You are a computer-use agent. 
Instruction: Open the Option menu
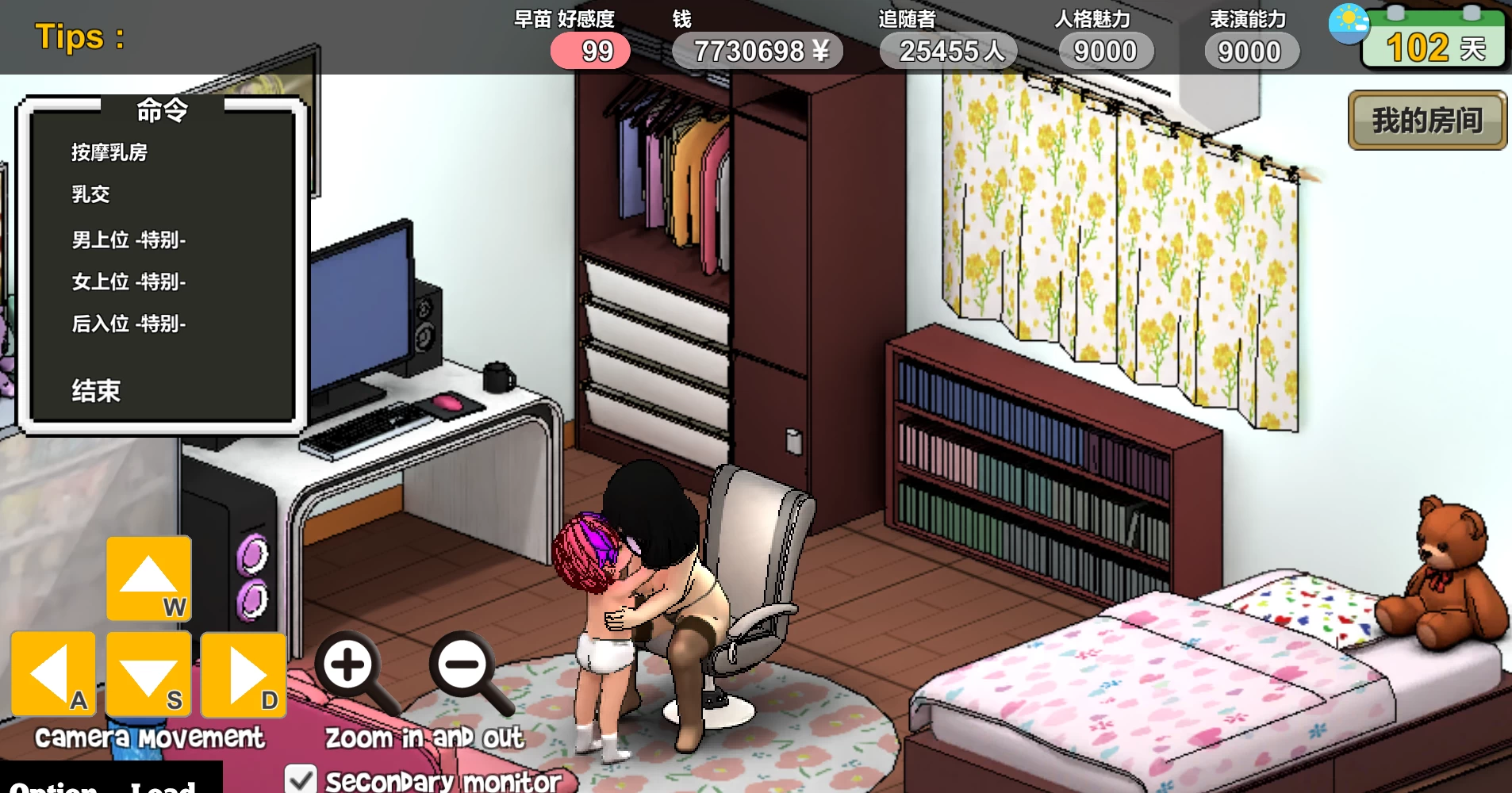(x=56, y=787)
